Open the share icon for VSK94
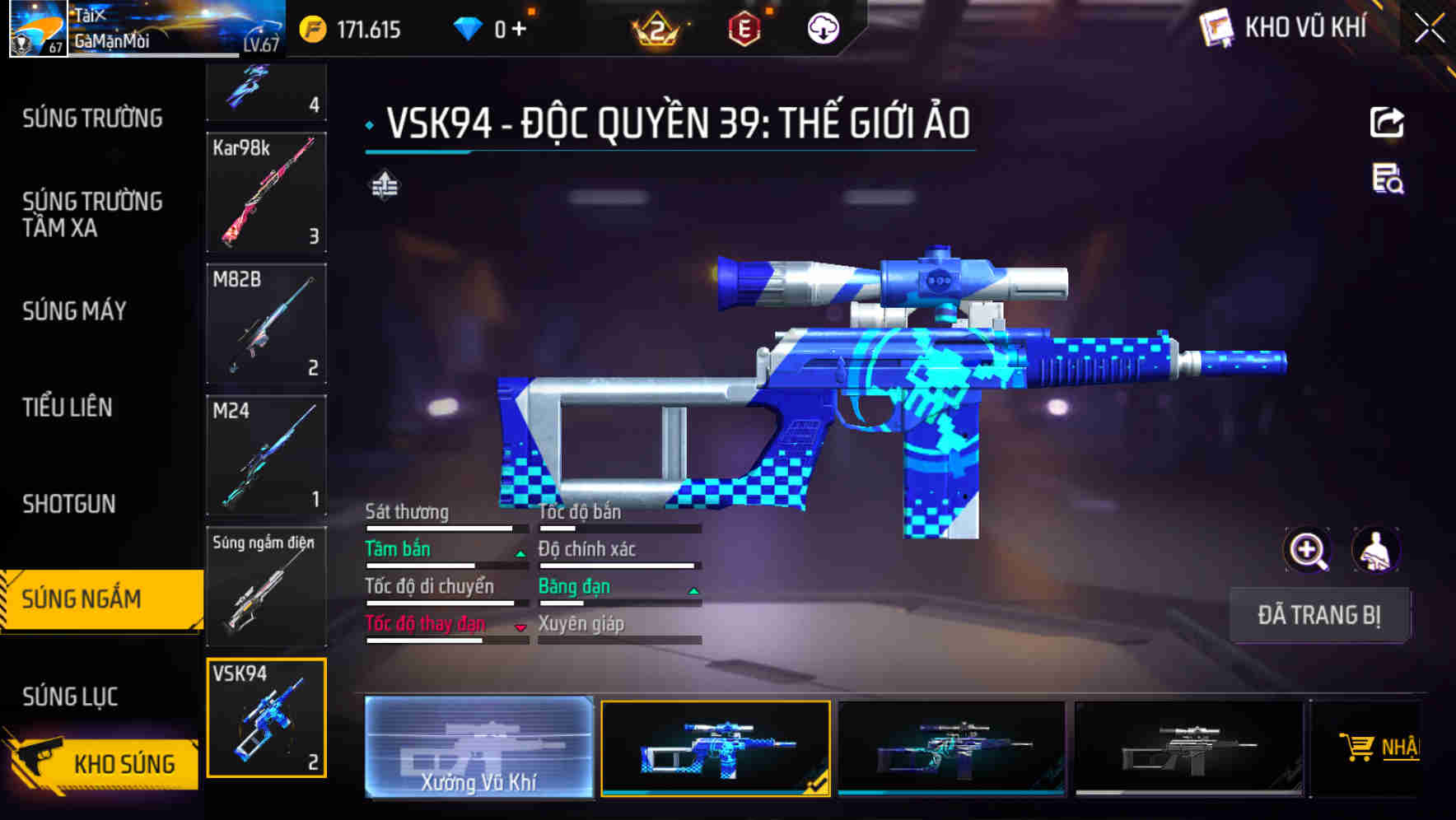 [1388, 121]
